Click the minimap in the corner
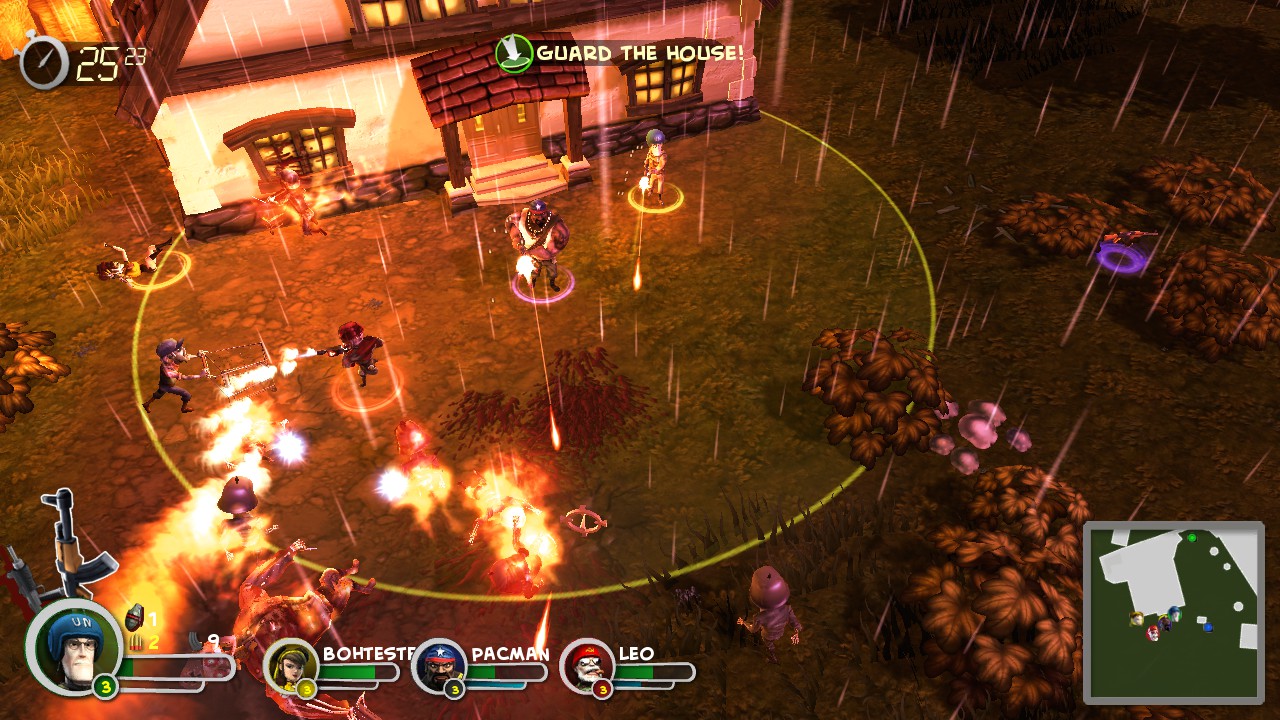The image size is (1280, 720). [1178, 613]
